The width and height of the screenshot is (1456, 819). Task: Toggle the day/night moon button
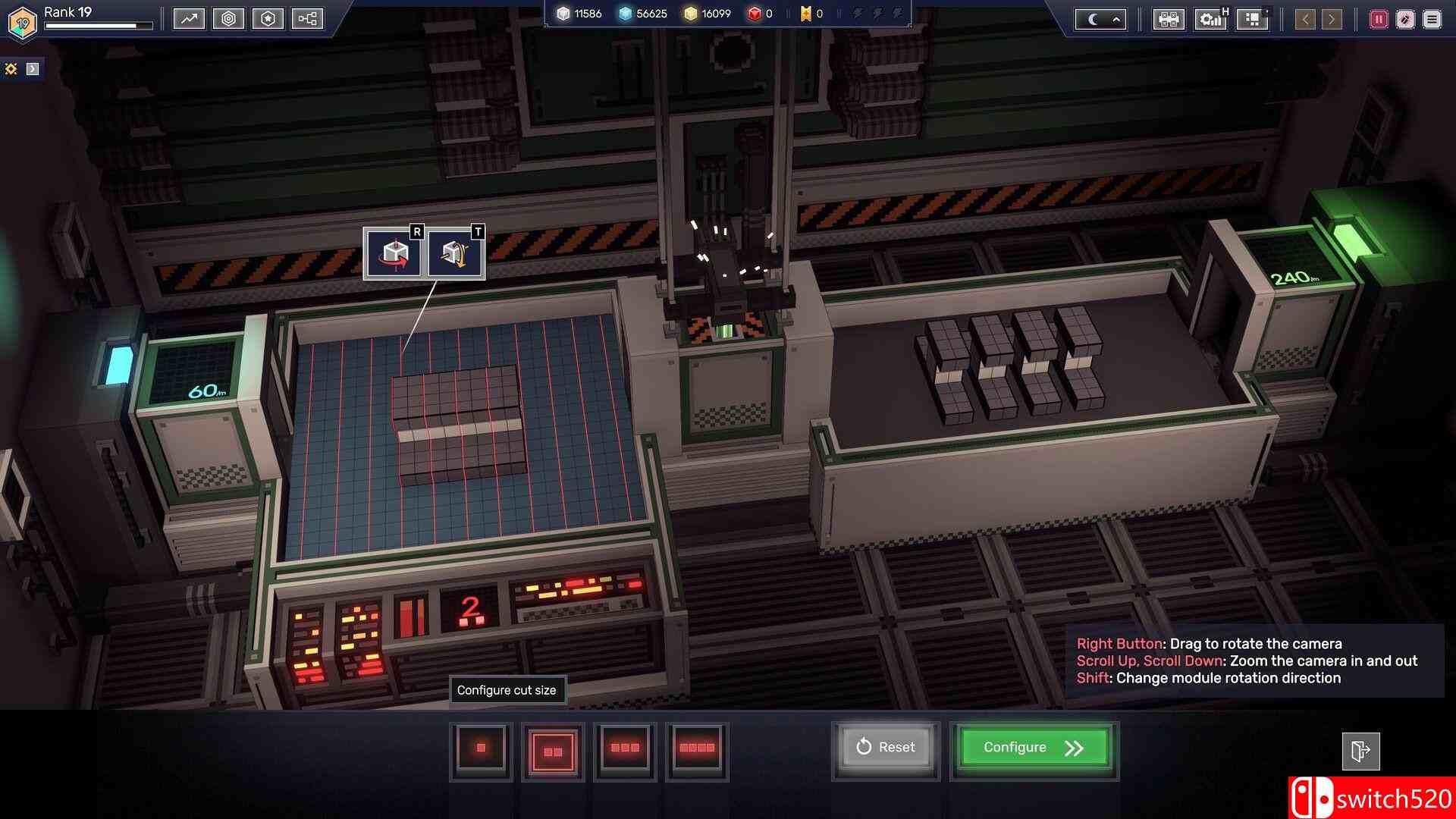click(1092, 20)
